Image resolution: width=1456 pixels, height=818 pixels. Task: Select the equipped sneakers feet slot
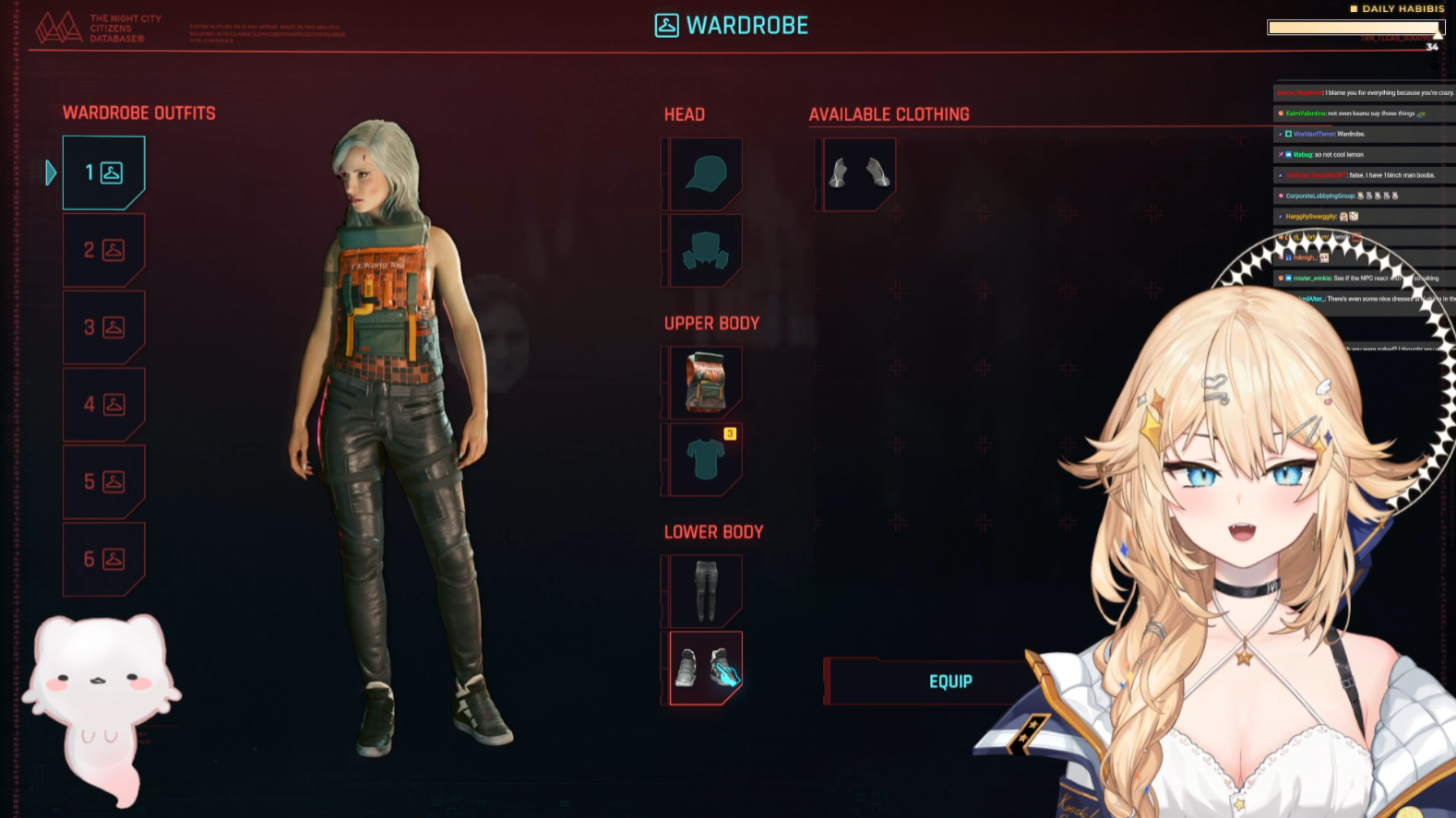click(705, 668)
